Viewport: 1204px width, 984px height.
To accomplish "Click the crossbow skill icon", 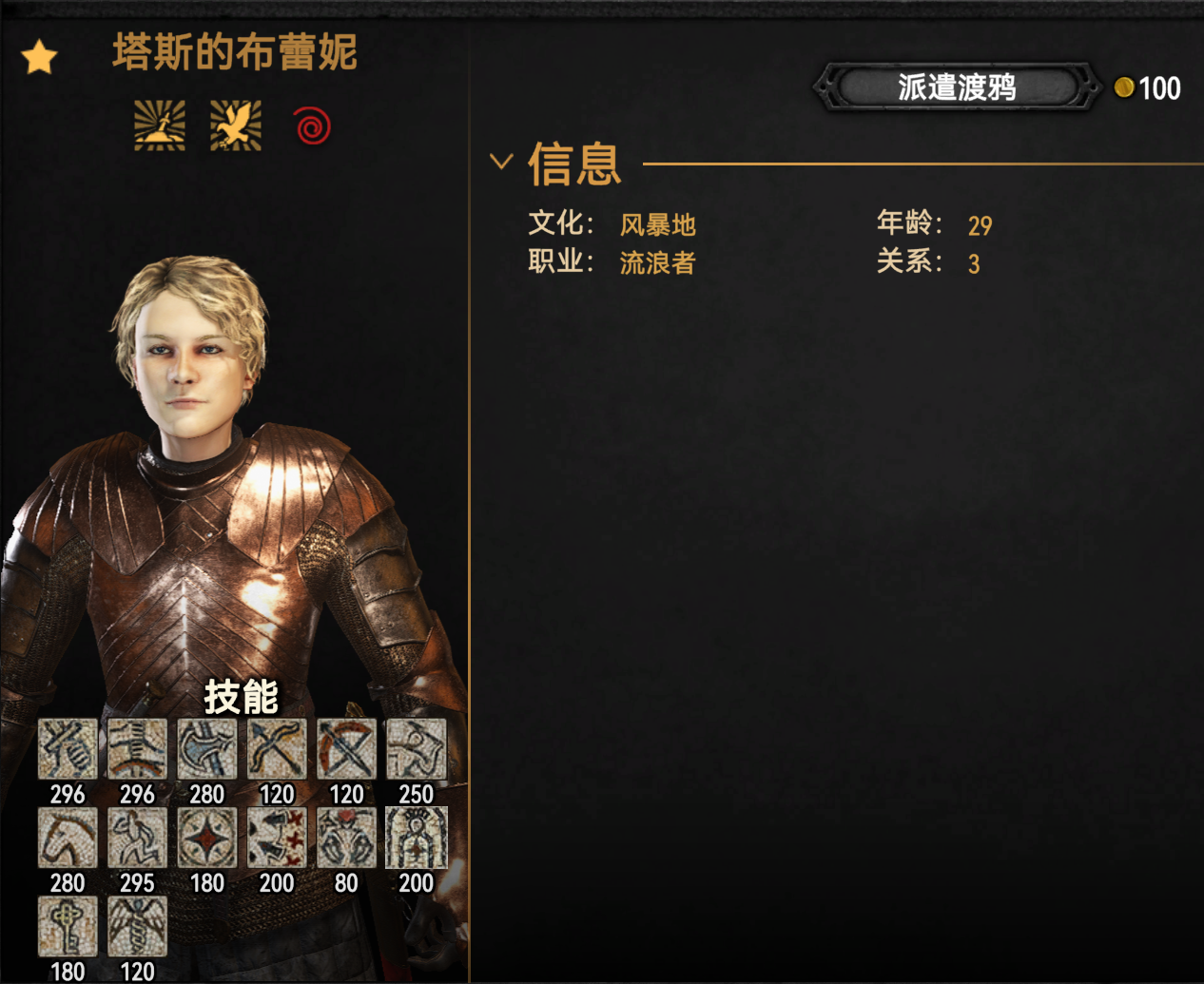I will tap(346, 749).
